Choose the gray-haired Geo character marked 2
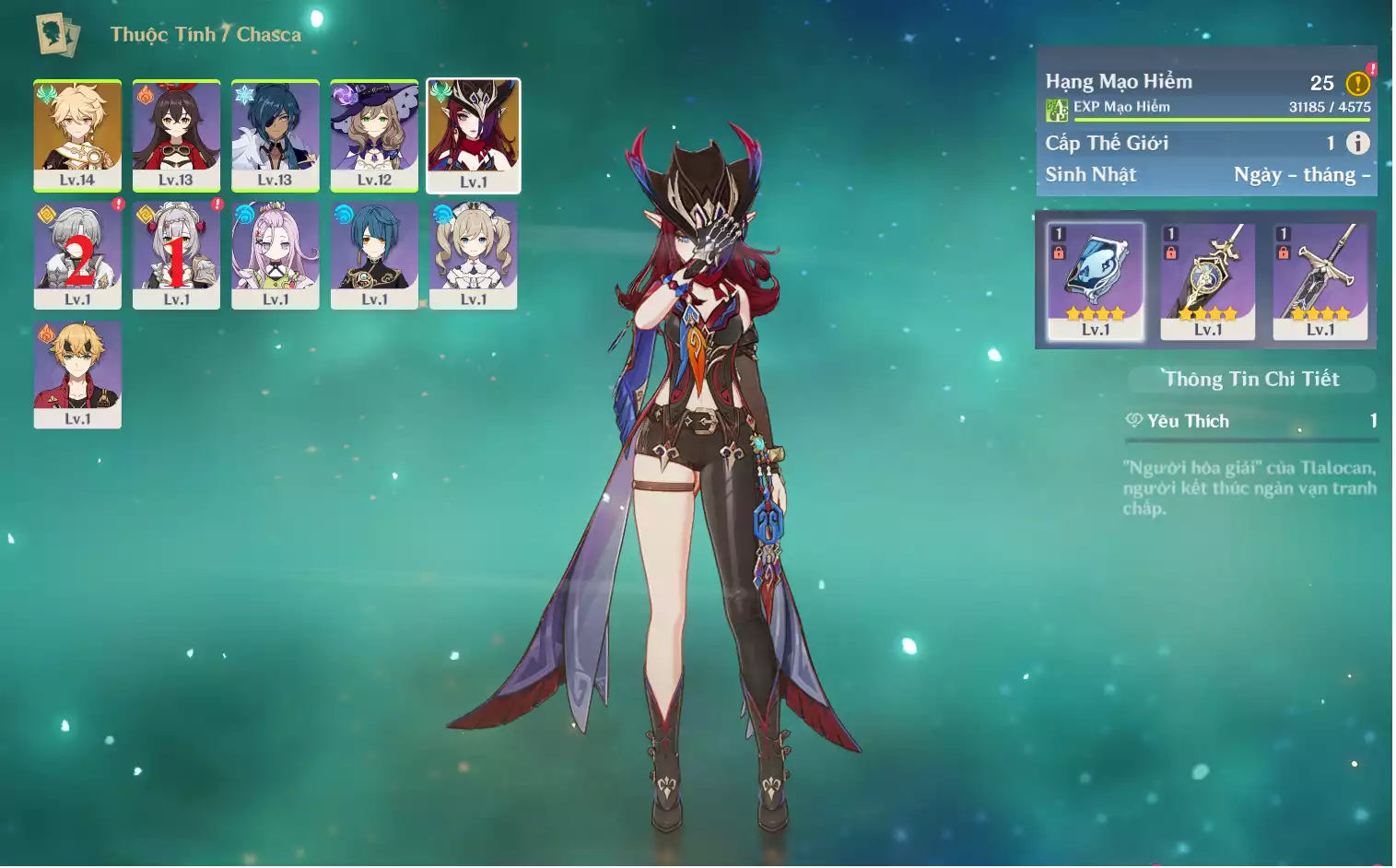Screen dimensions: 1396x868 (x=77, y=255)
